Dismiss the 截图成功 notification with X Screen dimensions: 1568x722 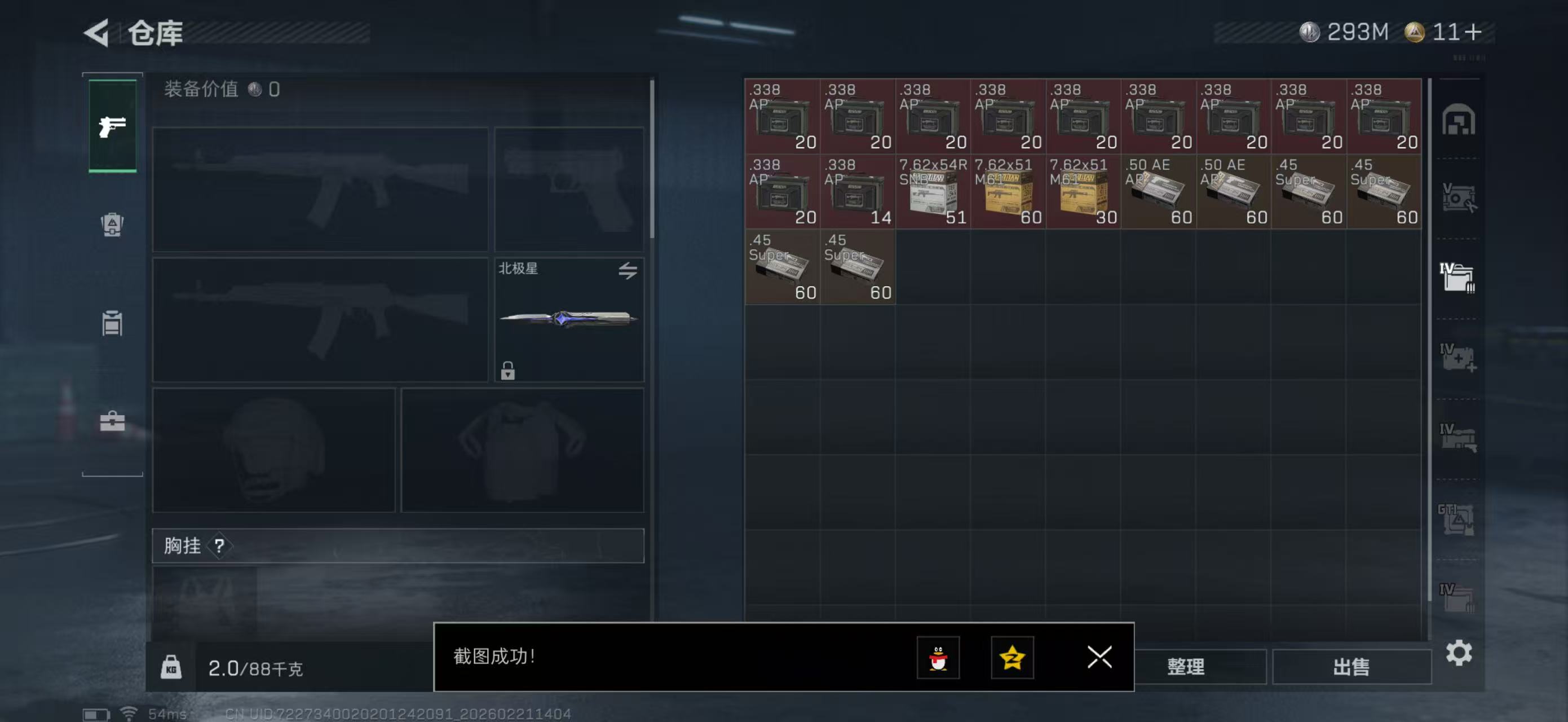(x=1099, y=658)
